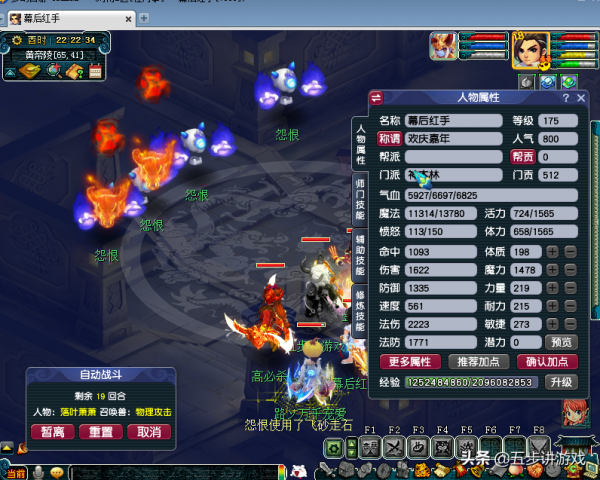Image resolution: width=600 pixels, height=480 pixels.
Task: Click the 升级 level-up button
Action: pyautogui.click(x=561, y=382)
